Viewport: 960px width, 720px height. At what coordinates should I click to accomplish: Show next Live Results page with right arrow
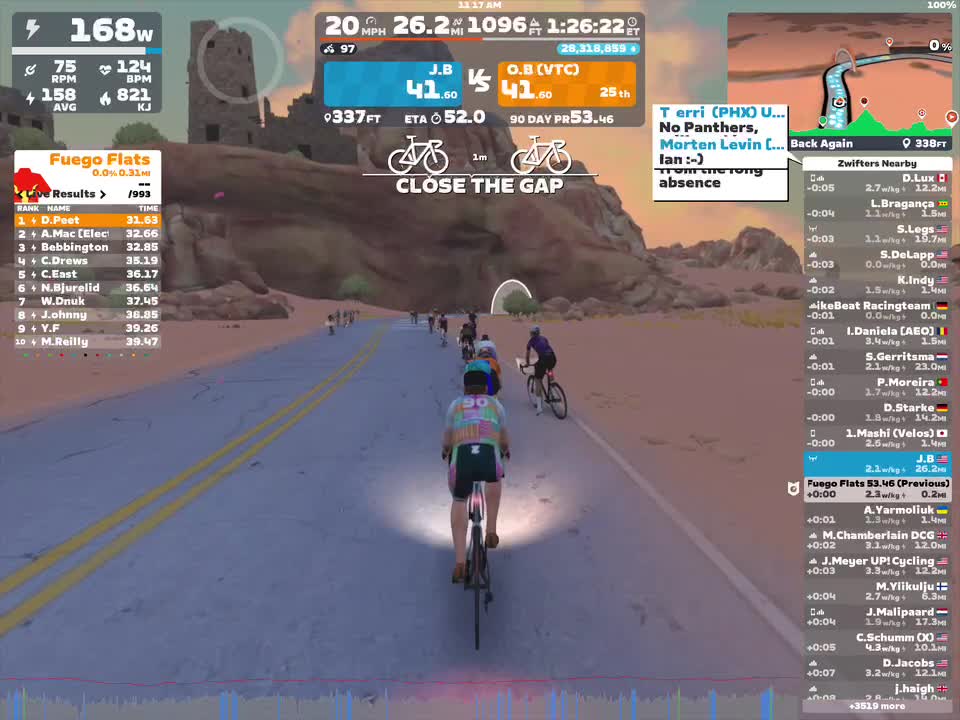click(x=102, y=194)
